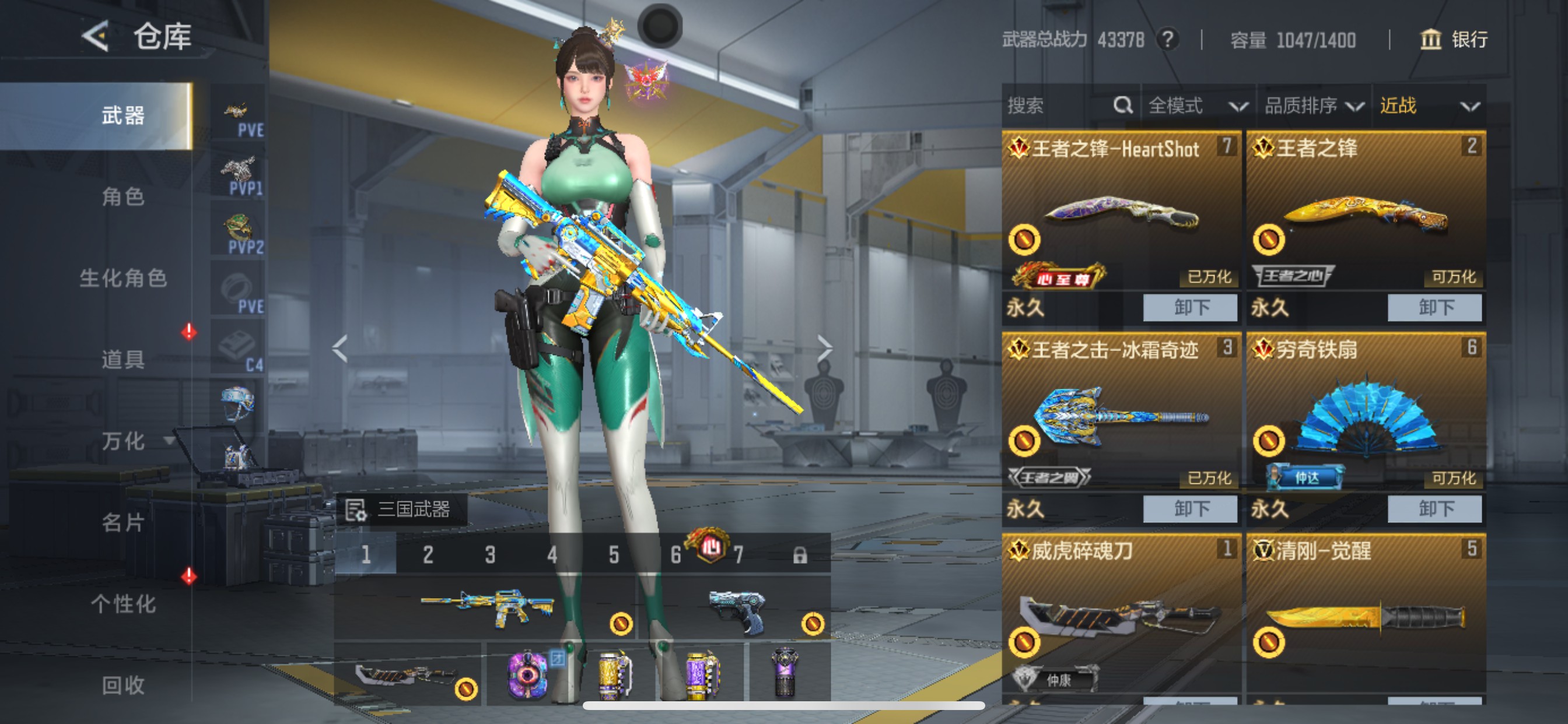The height and width of the screenshot is (724, 1568).
Task: Open the 名片 section
Action: [123, 523]
